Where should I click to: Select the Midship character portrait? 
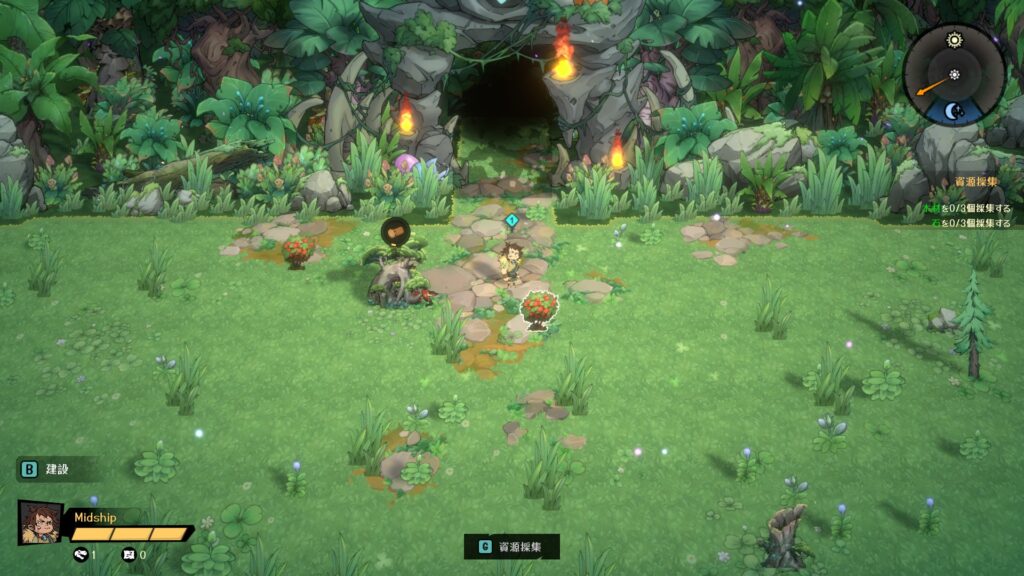pyautogui.click(x=40, y=522)
